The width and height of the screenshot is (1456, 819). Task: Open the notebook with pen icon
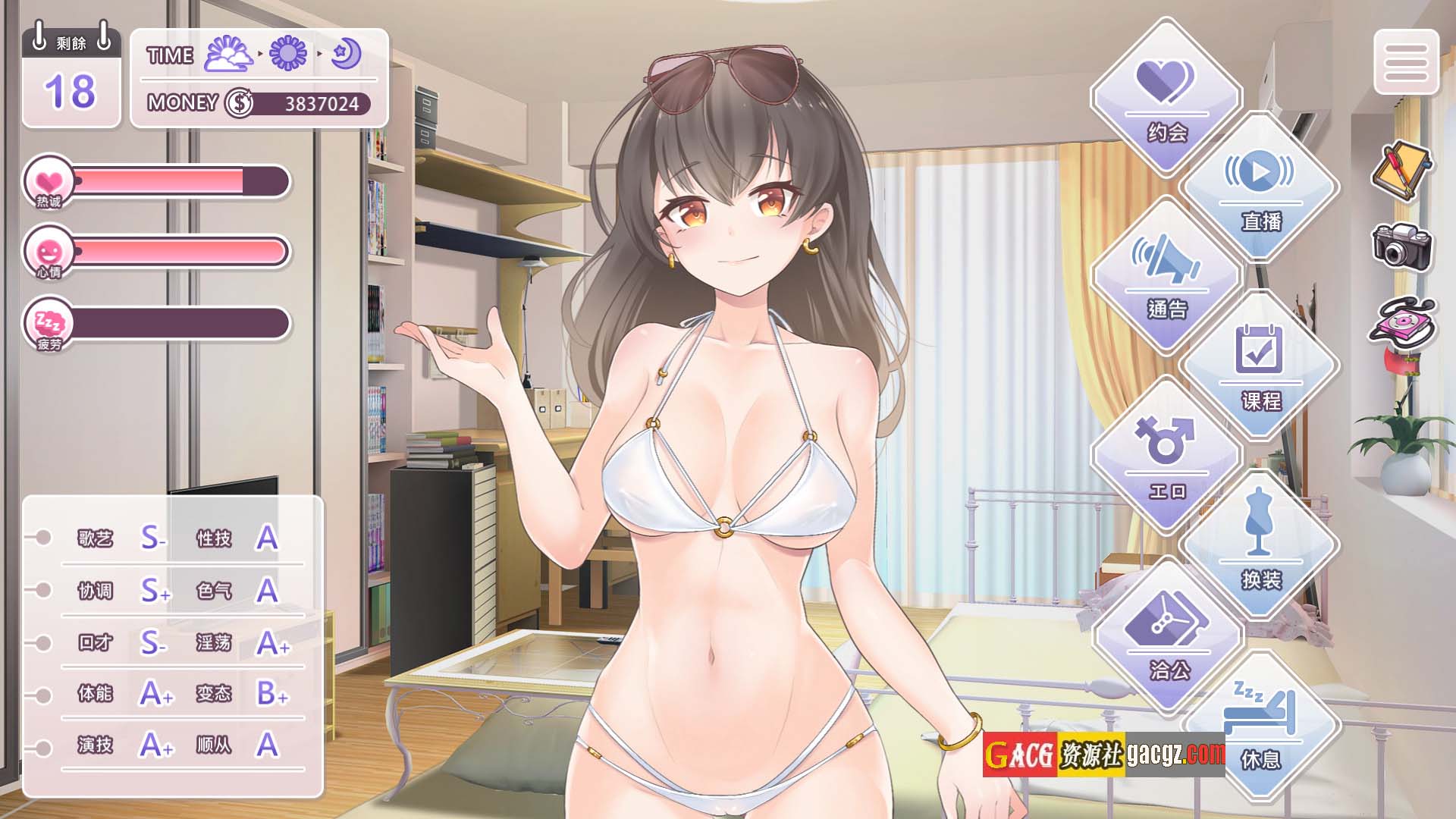click(x=1400, y=170)
